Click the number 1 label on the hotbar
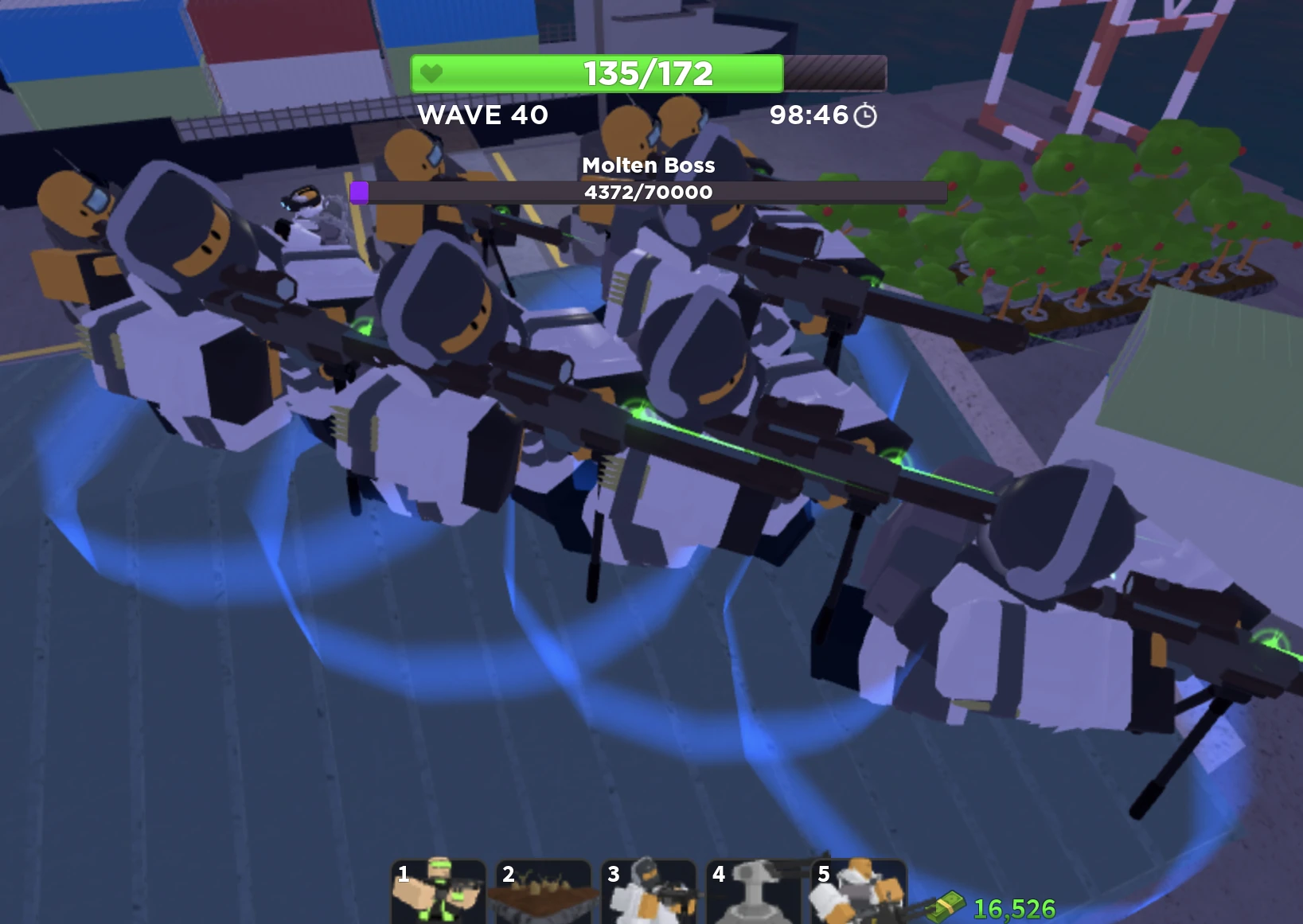The height and width of the screenshot is (924, 1303). click(404, 874)
